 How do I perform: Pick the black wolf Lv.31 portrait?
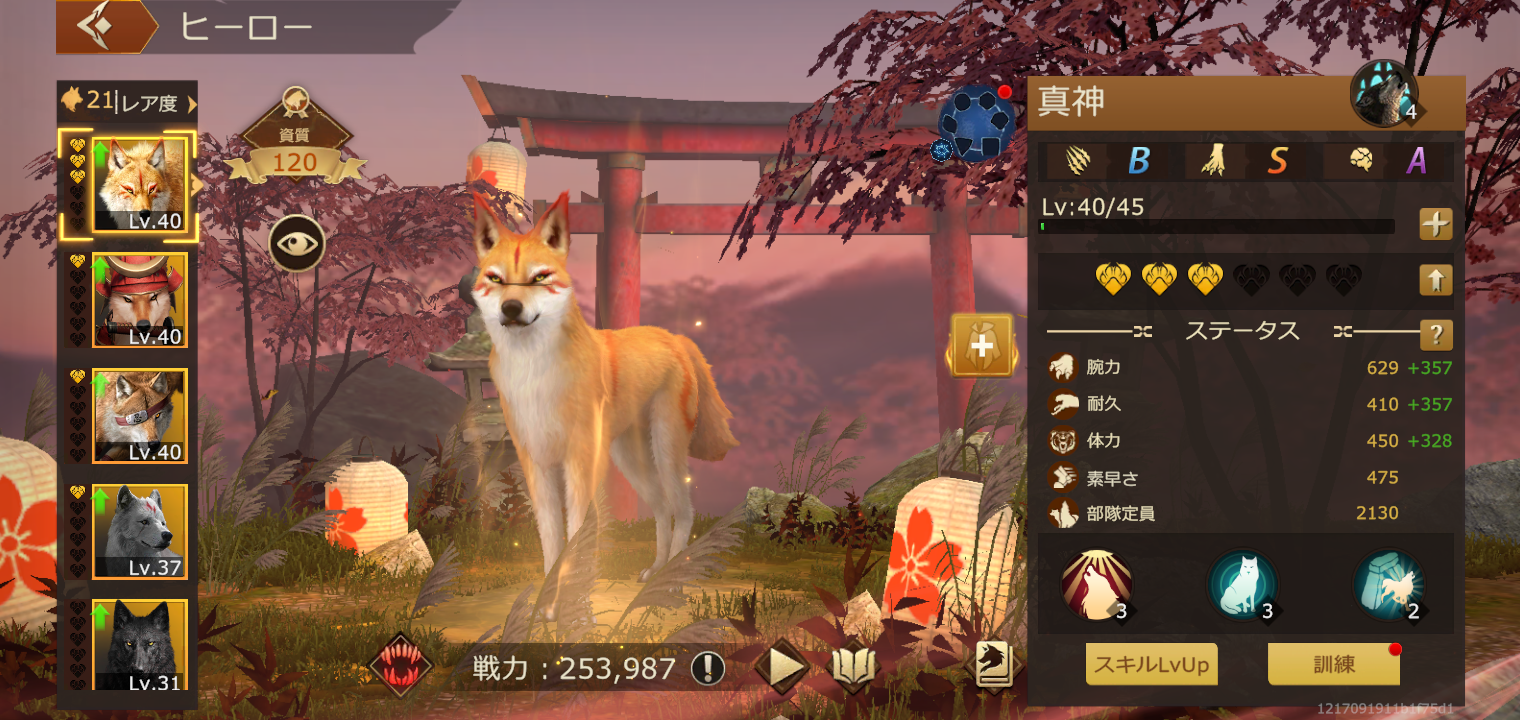[x=140, y=644]
